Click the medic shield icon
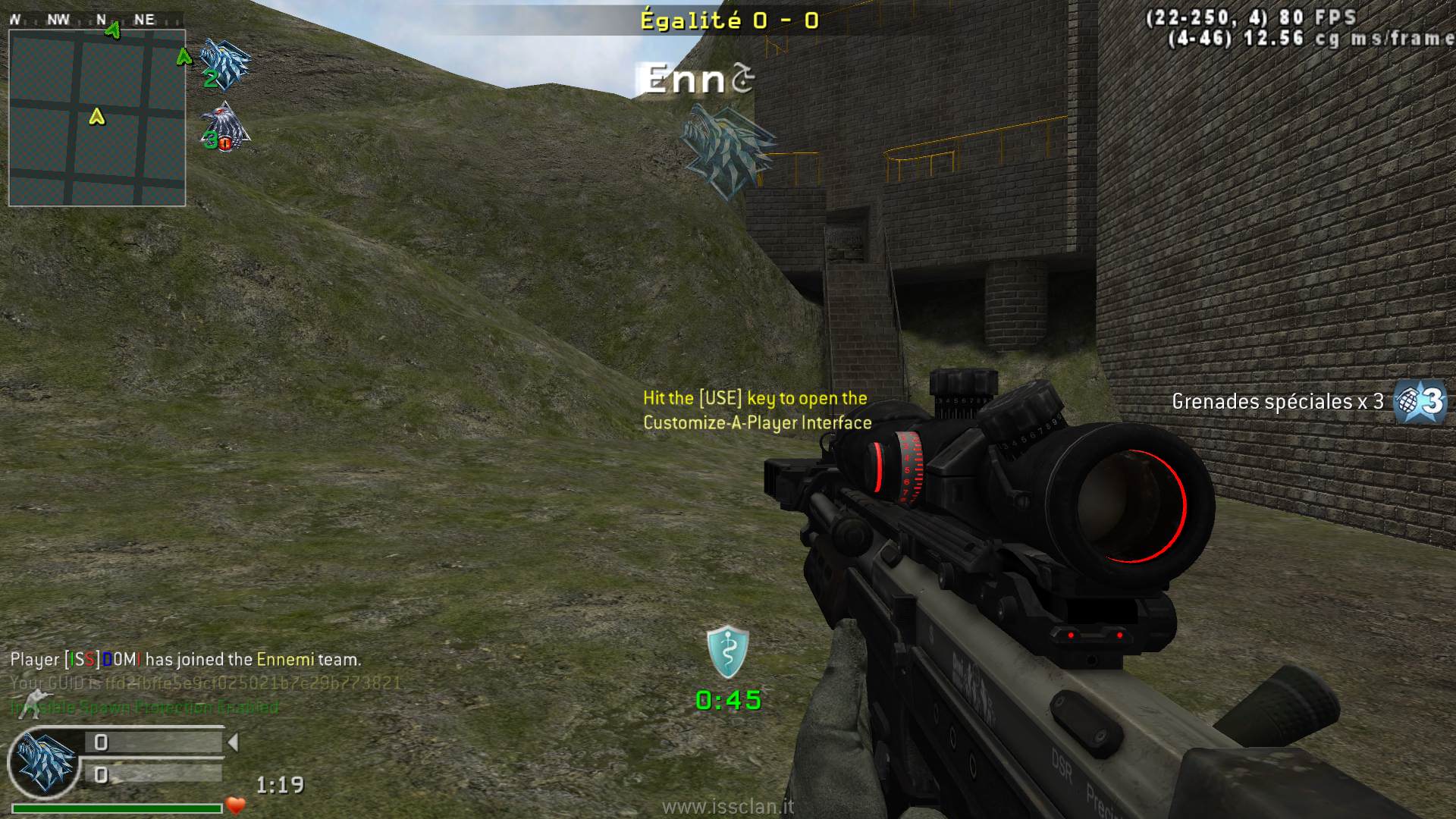This screenshot has height=819, width=1456. (728, 652)
